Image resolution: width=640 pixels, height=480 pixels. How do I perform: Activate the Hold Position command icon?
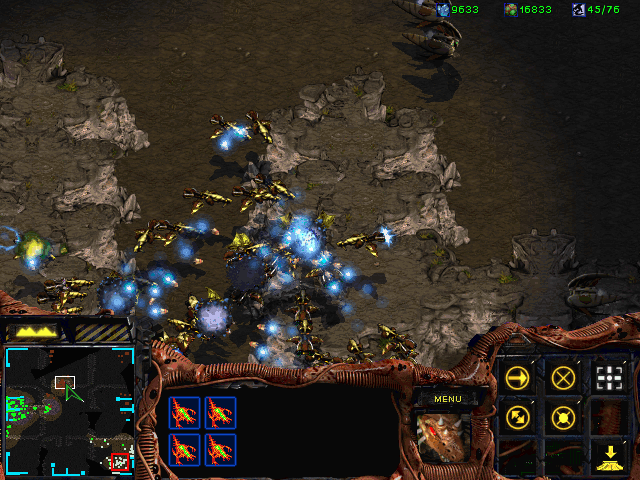564,417
